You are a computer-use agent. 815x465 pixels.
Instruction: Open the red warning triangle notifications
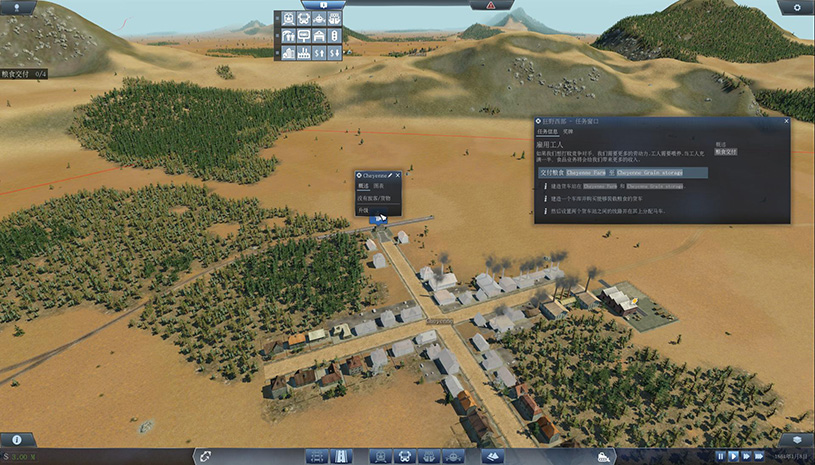pos(491,6)
